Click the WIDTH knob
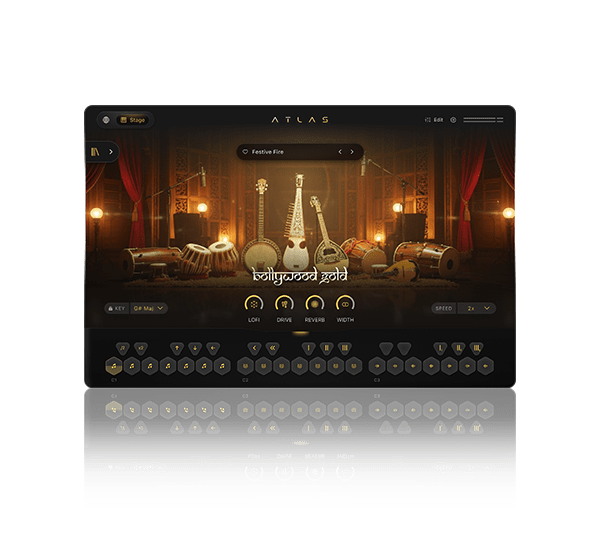600x543 pixels. 345,304
